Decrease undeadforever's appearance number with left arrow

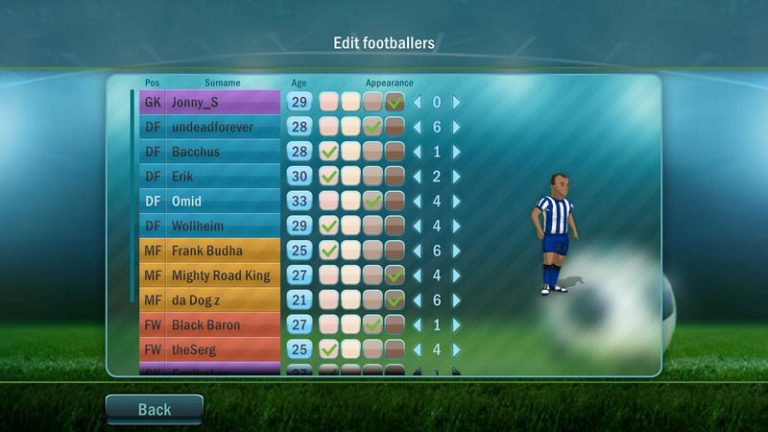[x=418, y=127]
